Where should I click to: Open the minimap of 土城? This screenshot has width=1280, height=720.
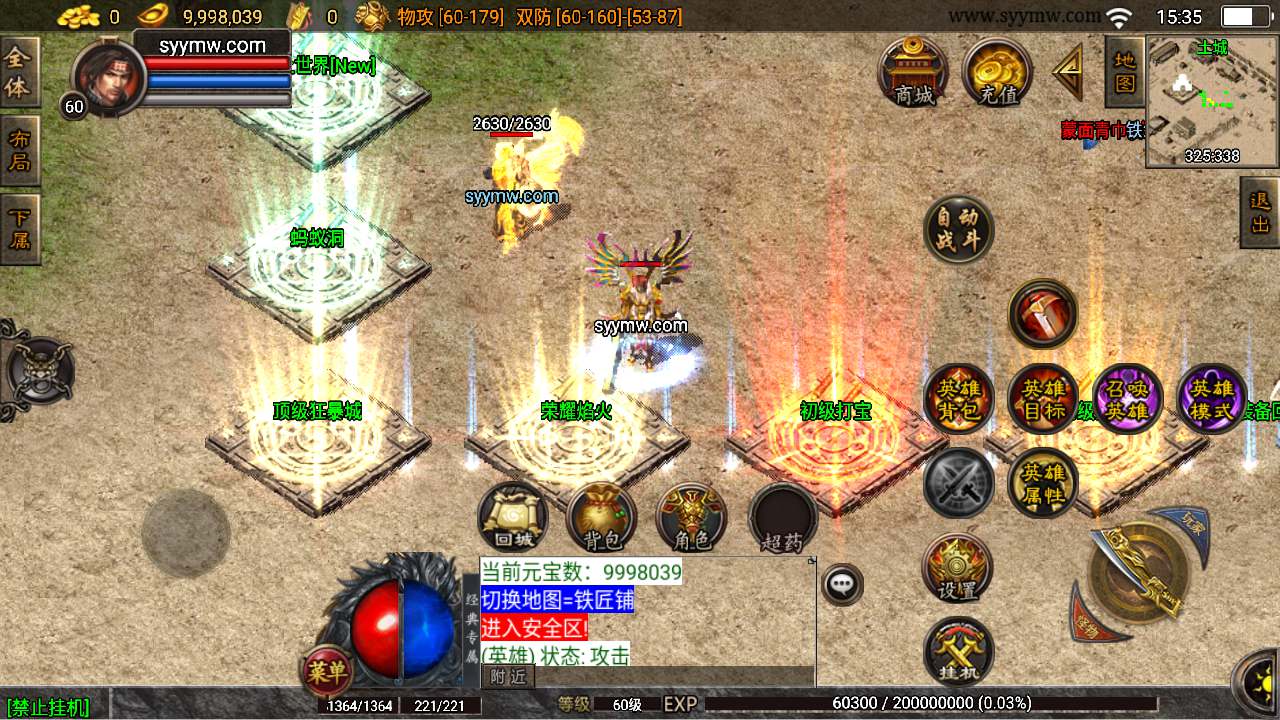tap(1212, 100)
